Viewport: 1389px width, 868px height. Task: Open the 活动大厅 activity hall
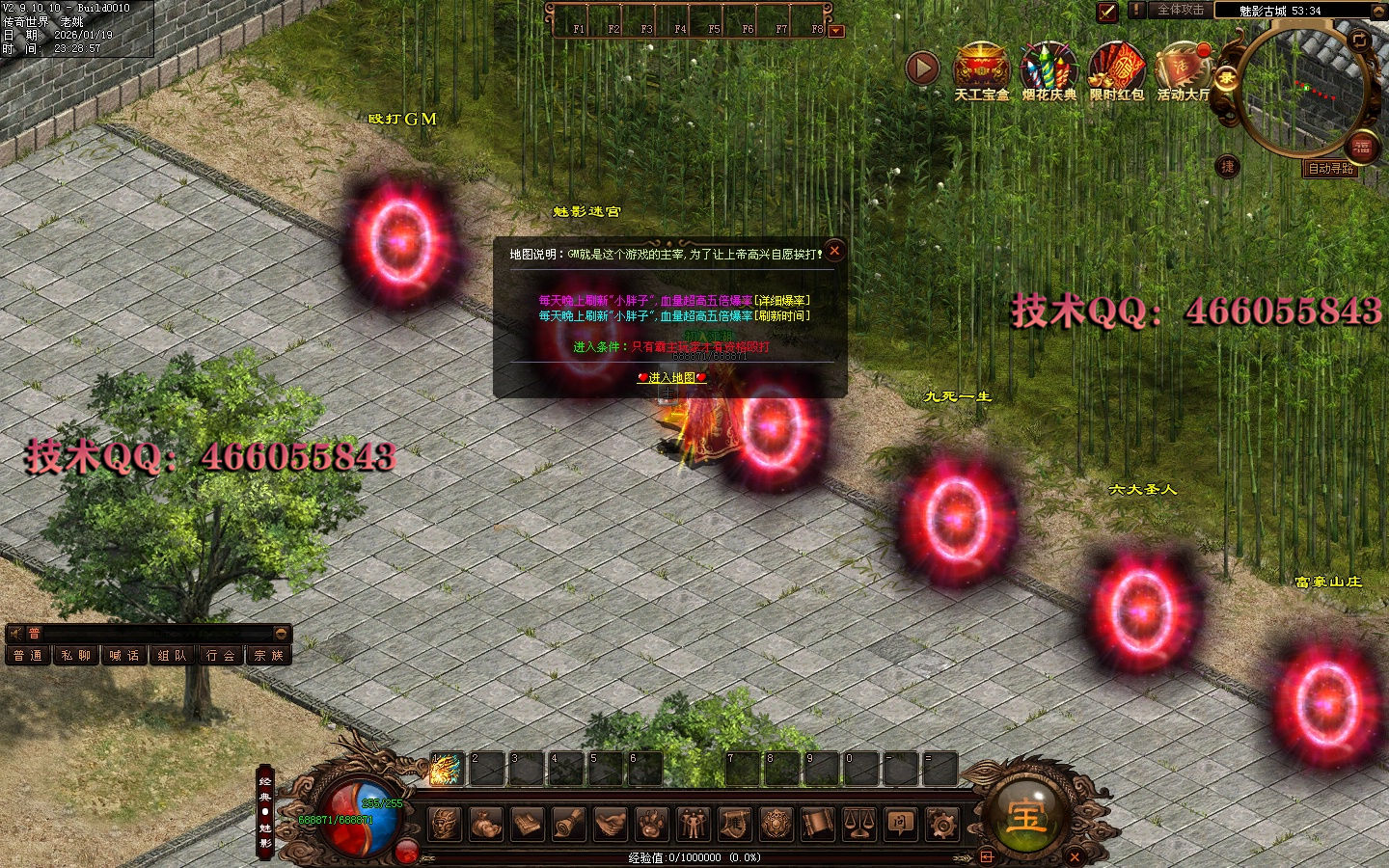tap(1183, 68)
